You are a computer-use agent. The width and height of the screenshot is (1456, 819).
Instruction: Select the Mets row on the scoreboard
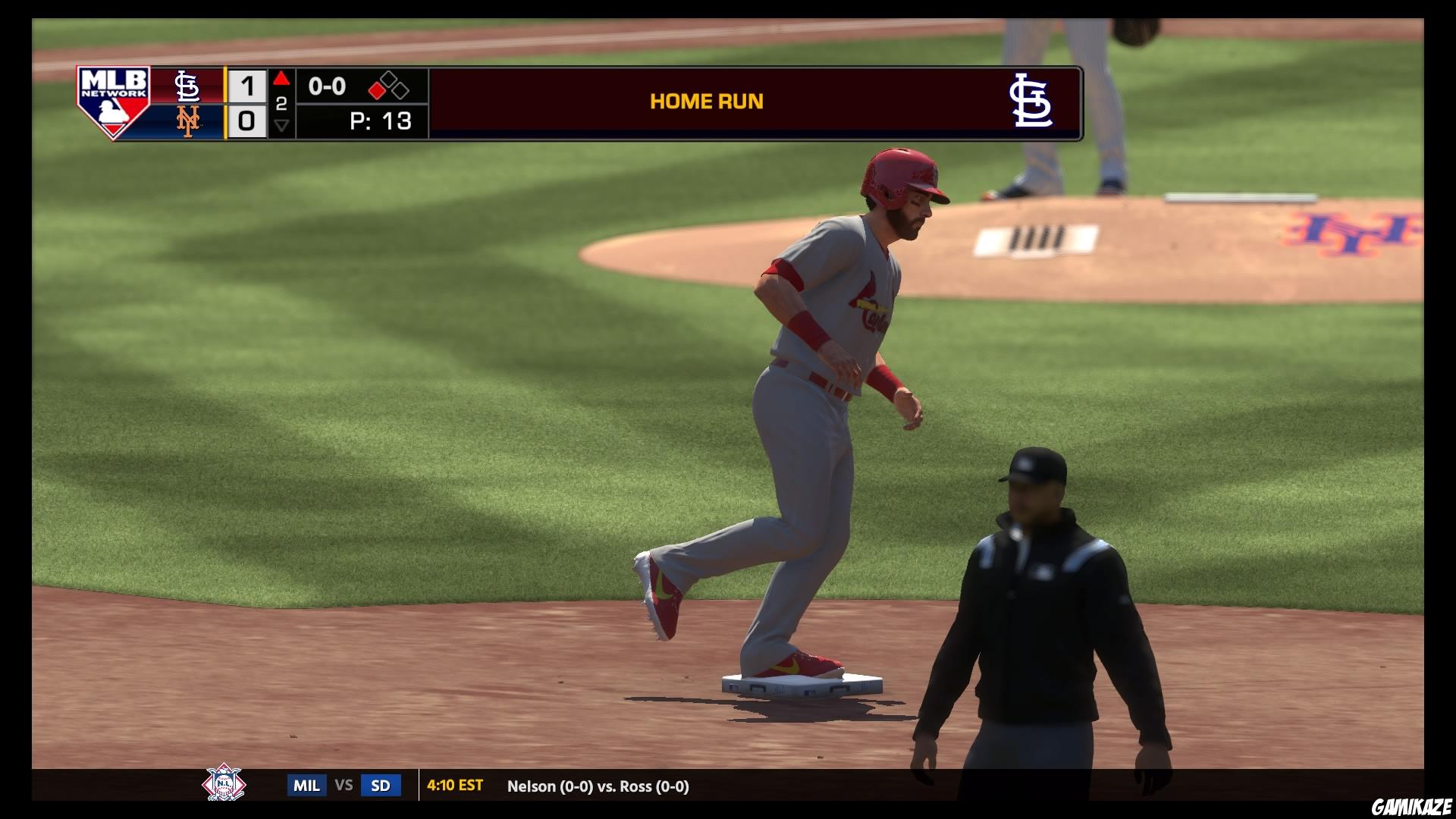pyautogui.click(x=220, y=121)
